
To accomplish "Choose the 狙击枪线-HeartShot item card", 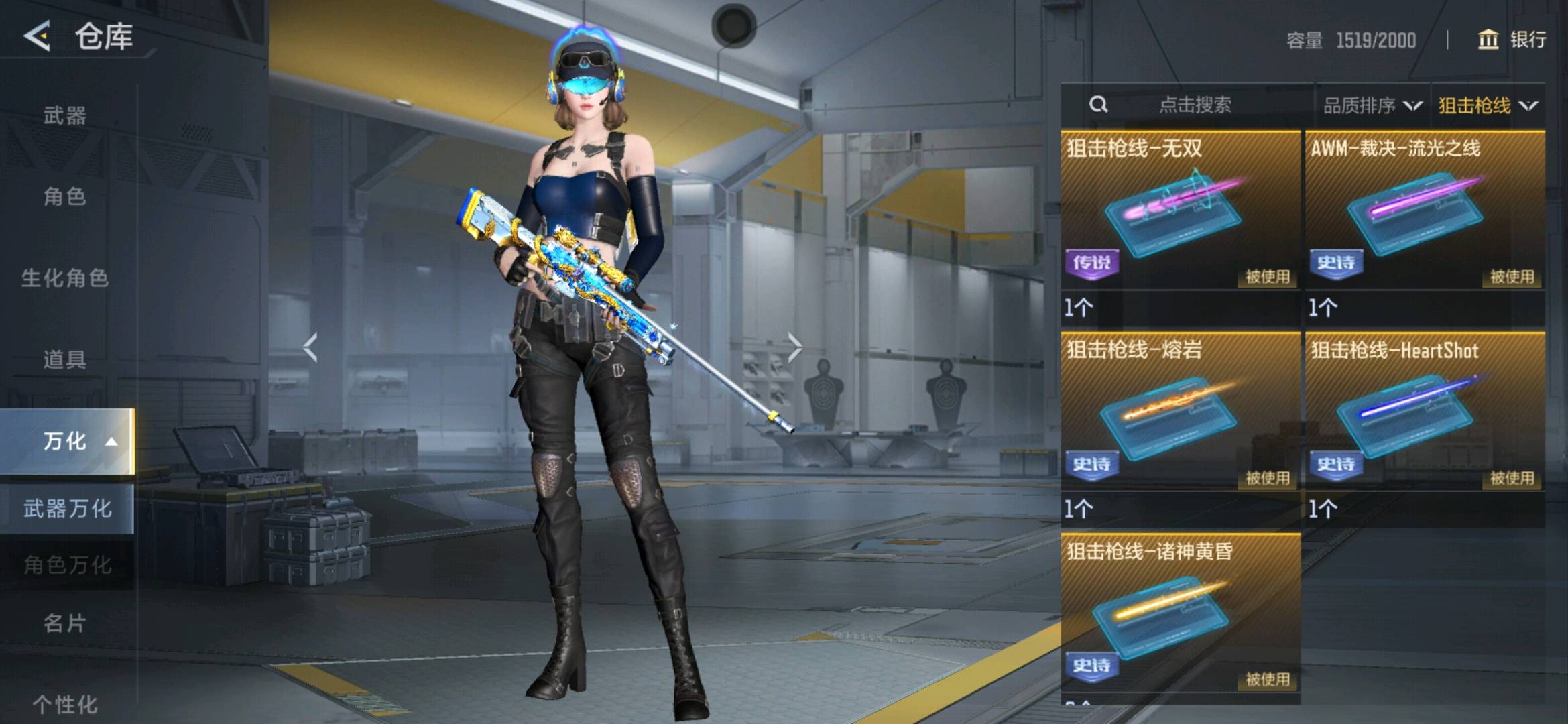I will click(x=1425, y=412).
